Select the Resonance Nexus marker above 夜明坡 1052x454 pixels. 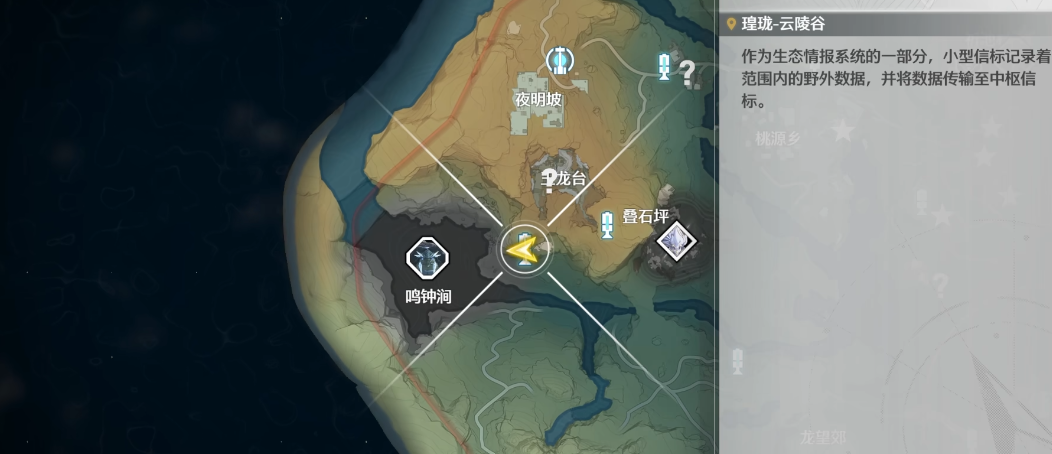558,61
